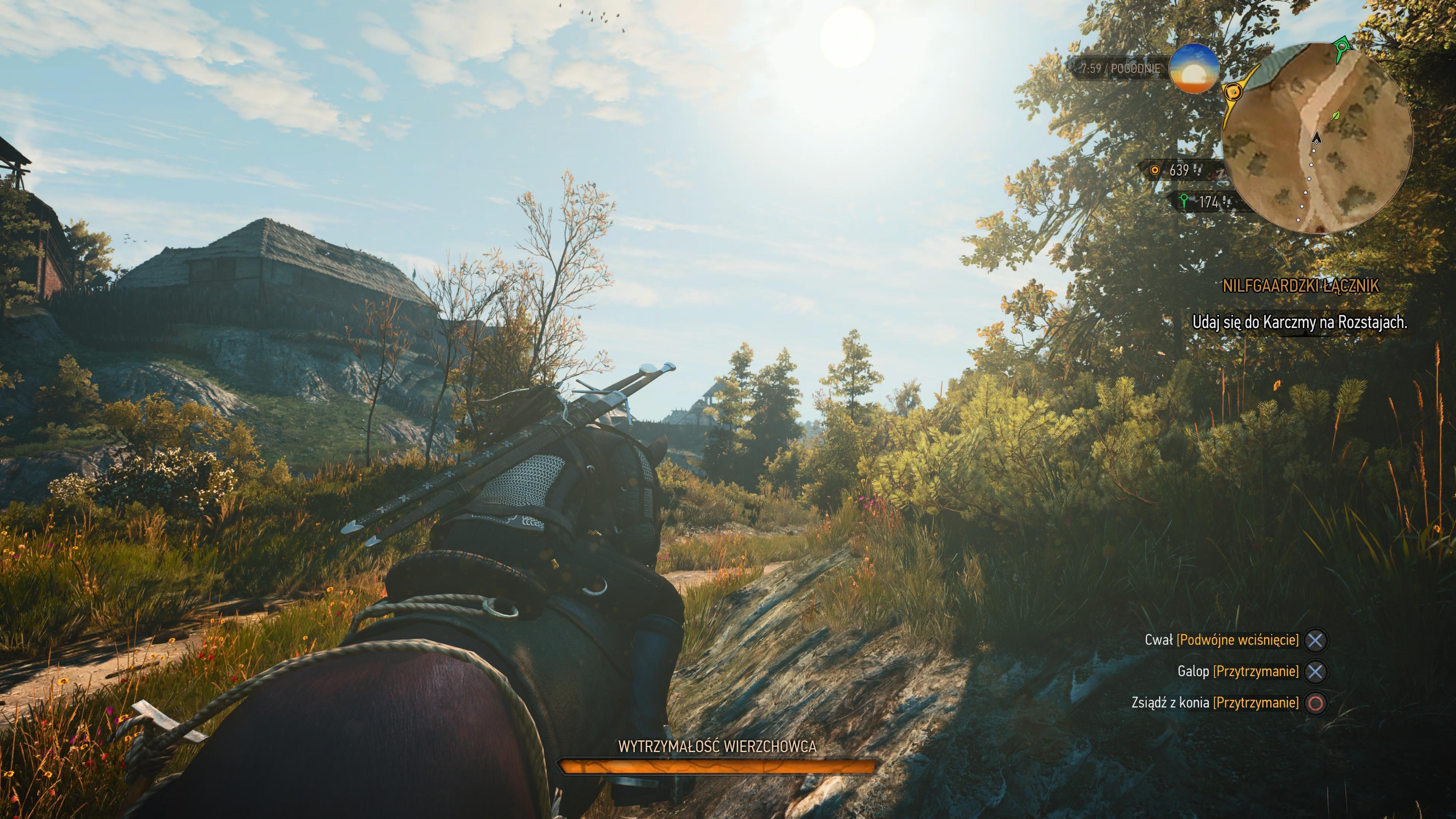Select objective Udaj się do Karczmy na Rozstajach
This screenshot has height=819, width=1456.
coord(1299,322)
